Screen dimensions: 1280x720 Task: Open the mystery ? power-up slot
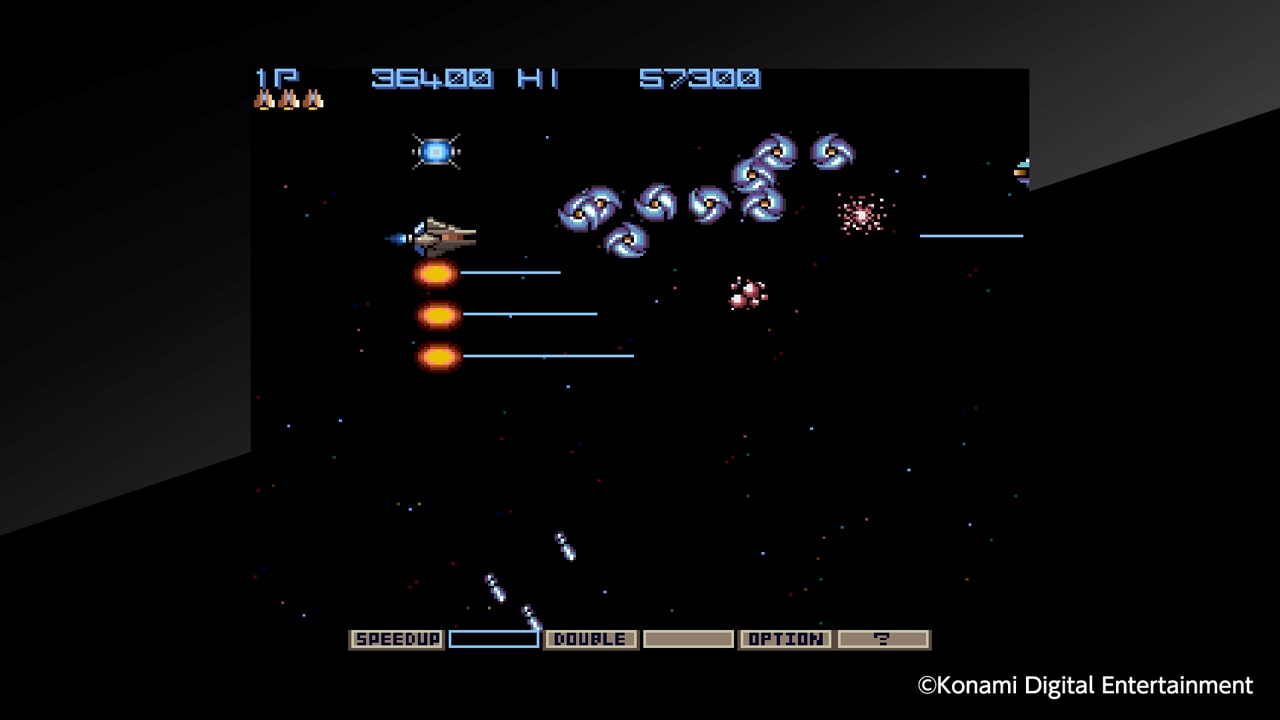pyautogui.click(x=882, y=639)
